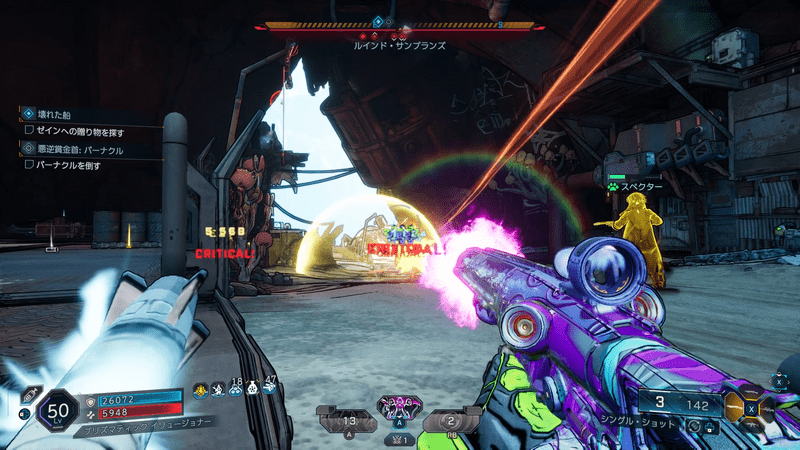Image resolution: width=800 pixels, height=450 pixels.
Task: Click the level 50 hexagon badge
Action: [x=58, y=409]
